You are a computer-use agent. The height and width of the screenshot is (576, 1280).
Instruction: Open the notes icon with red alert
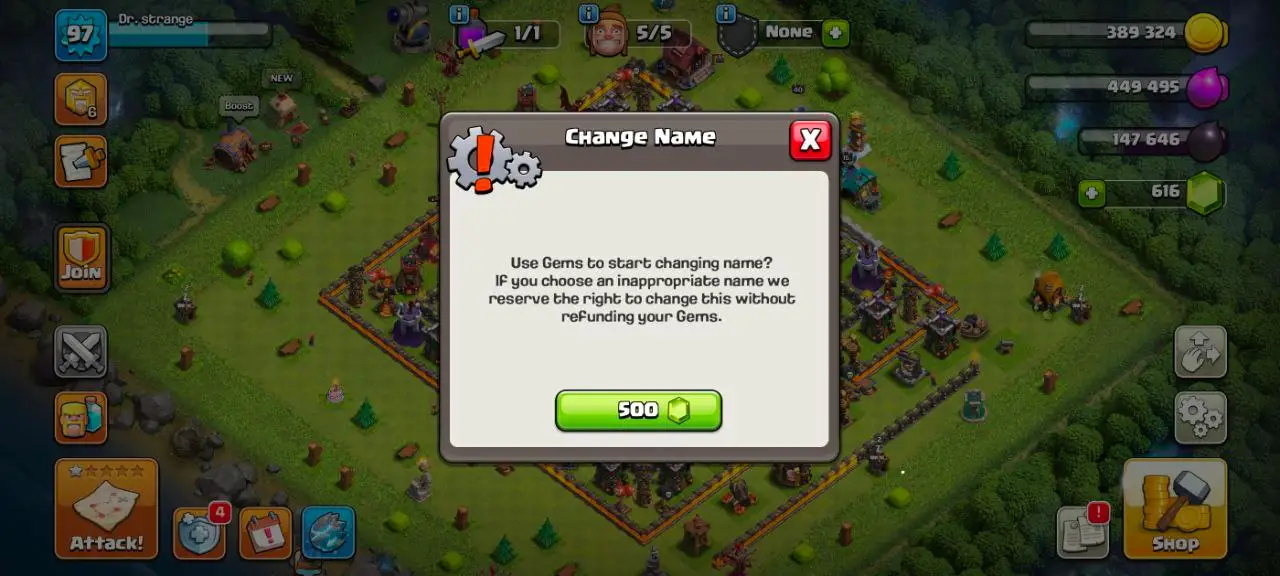[1083, 531]
